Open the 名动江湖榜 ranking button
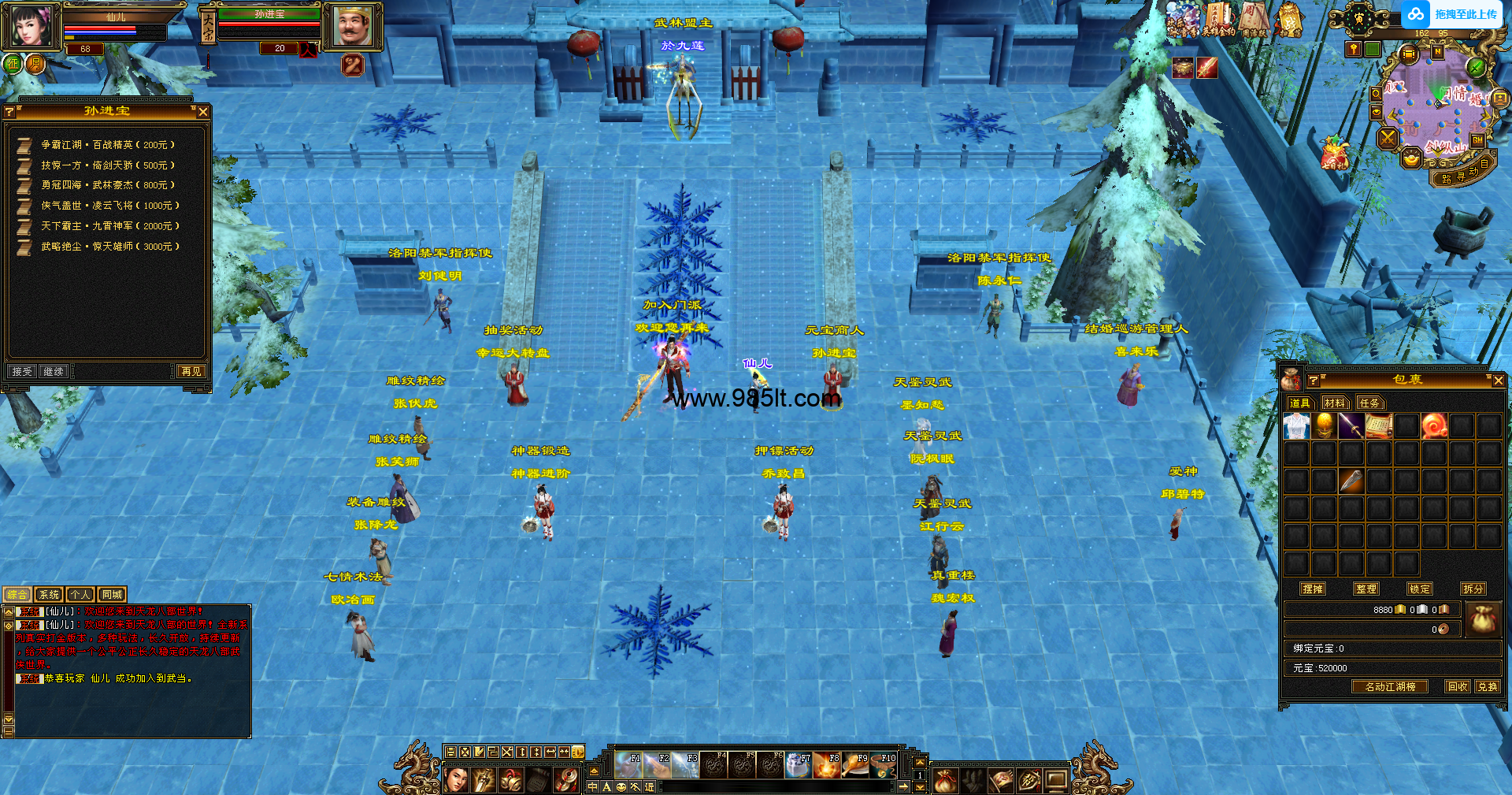The image size is (1512, 795). pyautogui.click(x=1390, y=686)
